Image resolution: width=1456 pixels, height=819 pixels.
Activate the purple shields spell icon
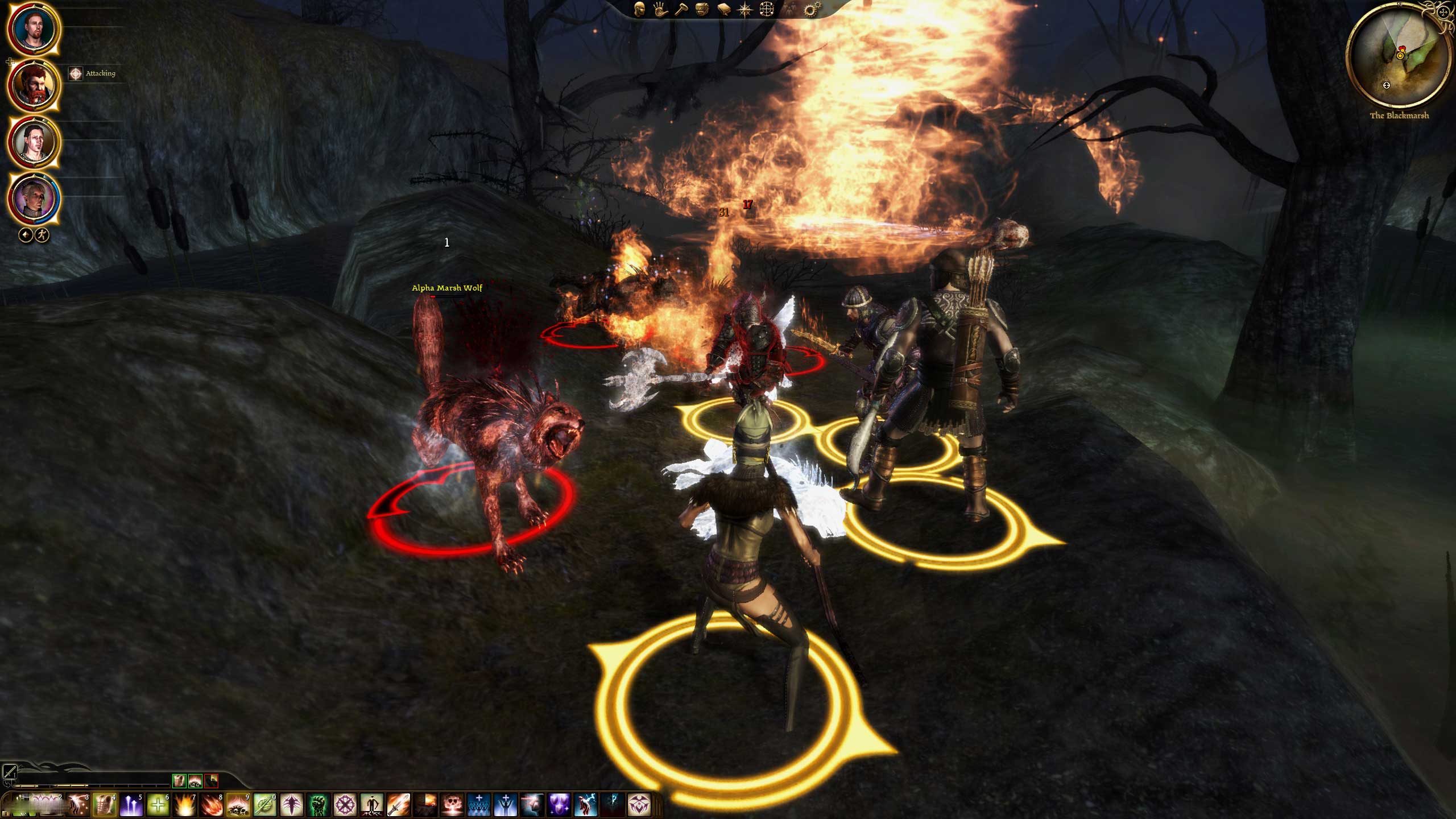point(559,805)
